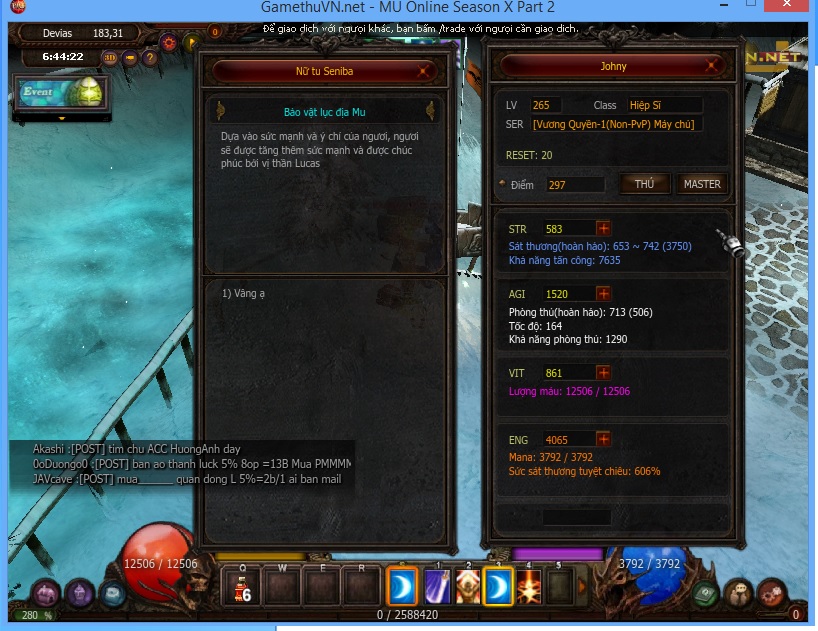This screenshot has width=818, height=631.
Task: Add a point to STR
Action: click(603, 229)
